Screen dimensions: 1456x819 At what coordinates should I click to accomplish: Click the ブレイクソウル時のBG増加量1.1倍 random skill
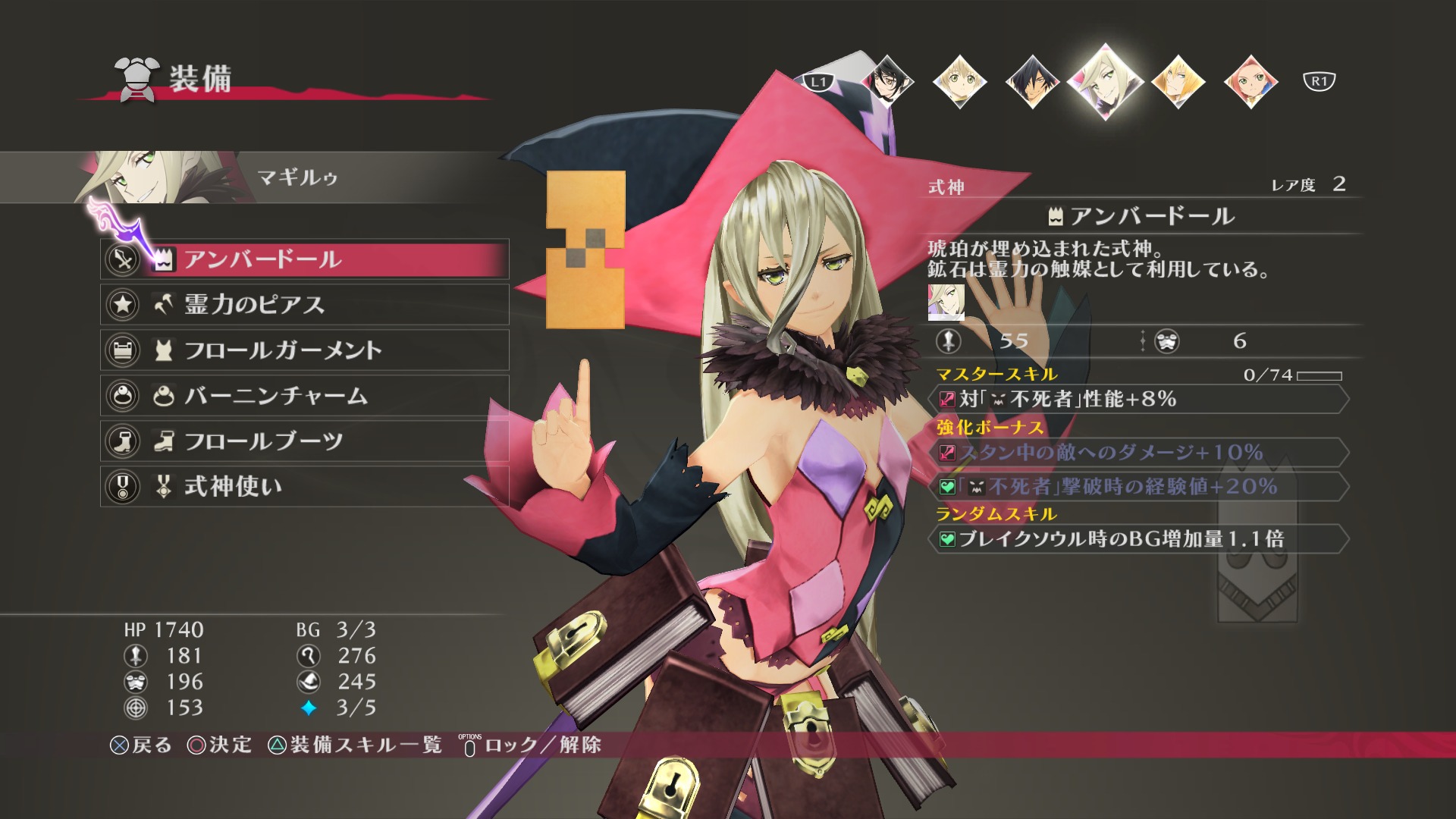(x=1137, y=539)
